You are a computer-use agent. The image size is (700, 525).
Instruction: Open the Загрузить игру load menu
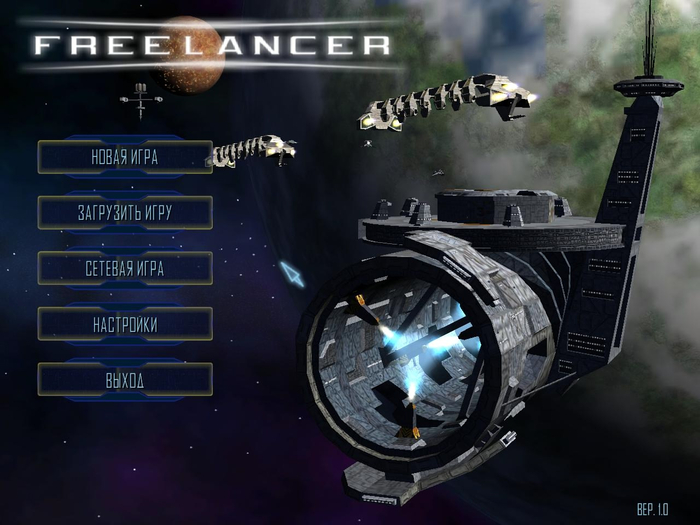(125, 213)
